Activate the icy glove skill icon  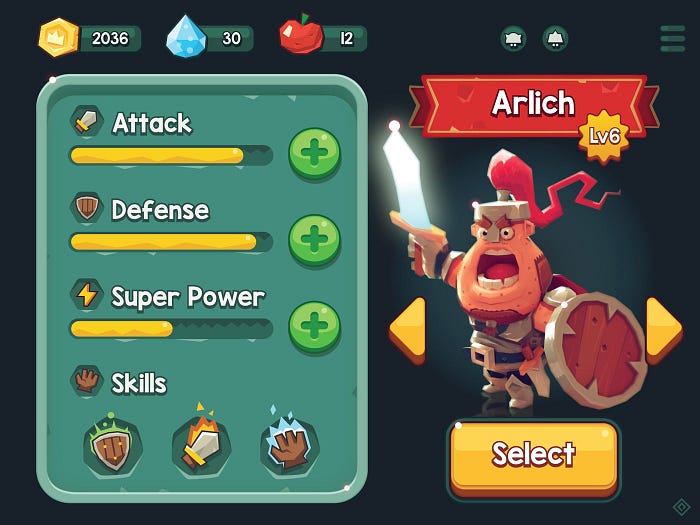[x=290, y=446]
